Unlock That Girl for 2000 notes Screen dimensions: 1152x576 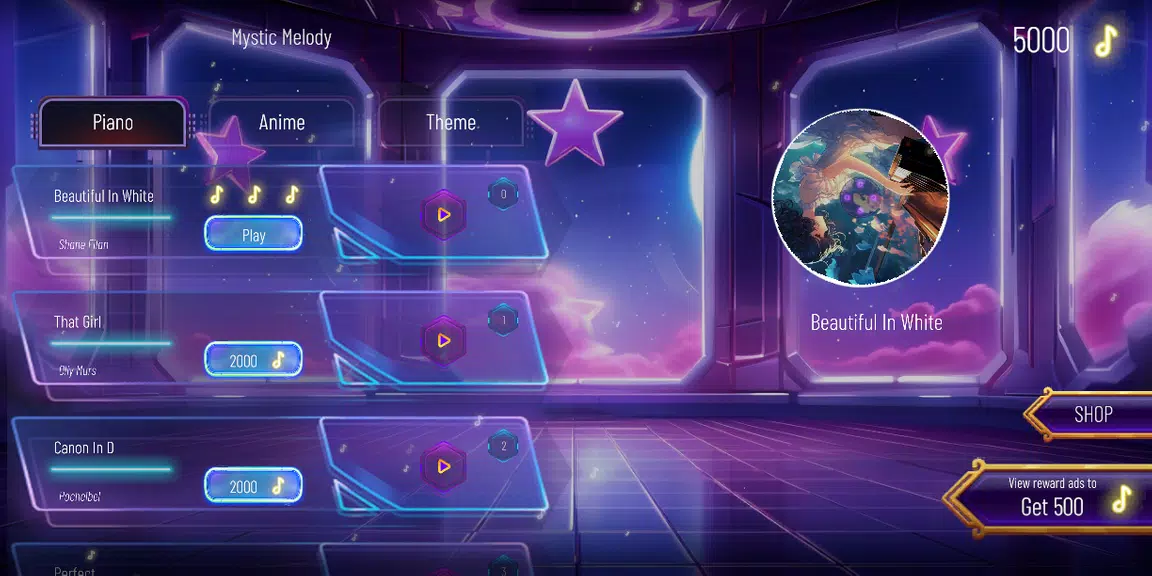point(253,360)
